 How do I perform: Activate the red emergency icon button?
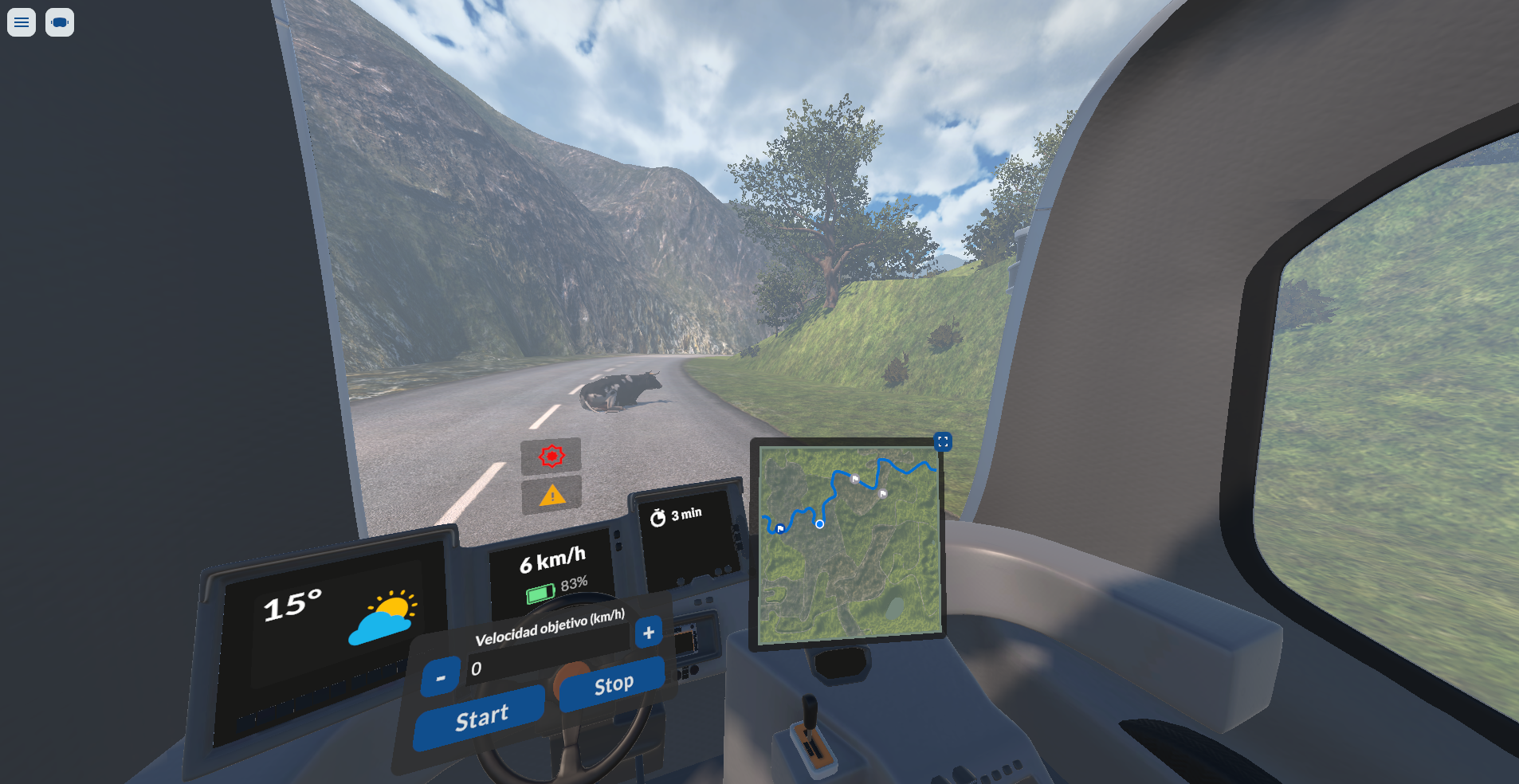coord(551,456)
